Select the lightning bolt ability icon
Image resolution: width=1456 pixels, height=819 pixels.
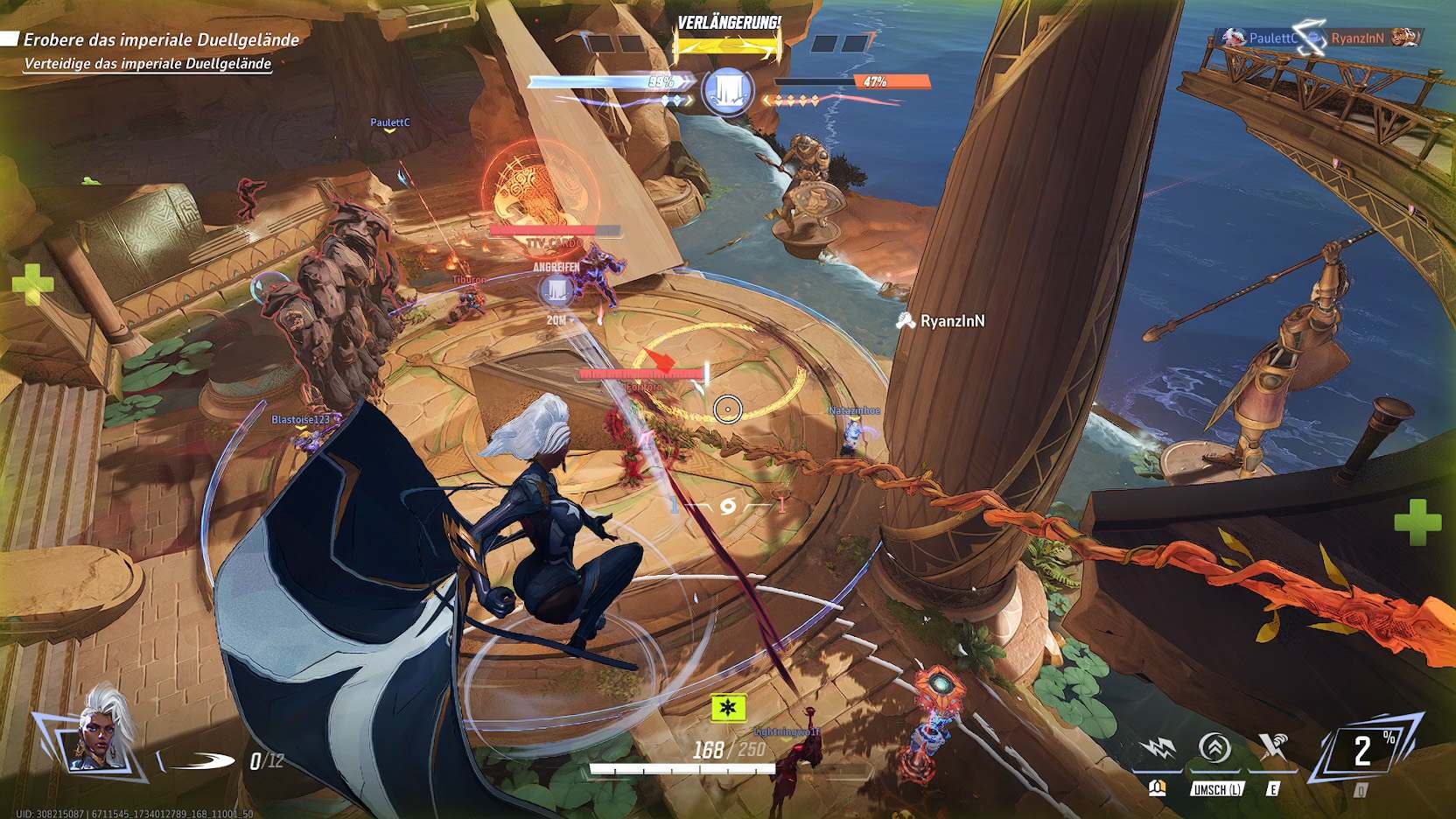pyautogui.click(x=1159, y=749)
